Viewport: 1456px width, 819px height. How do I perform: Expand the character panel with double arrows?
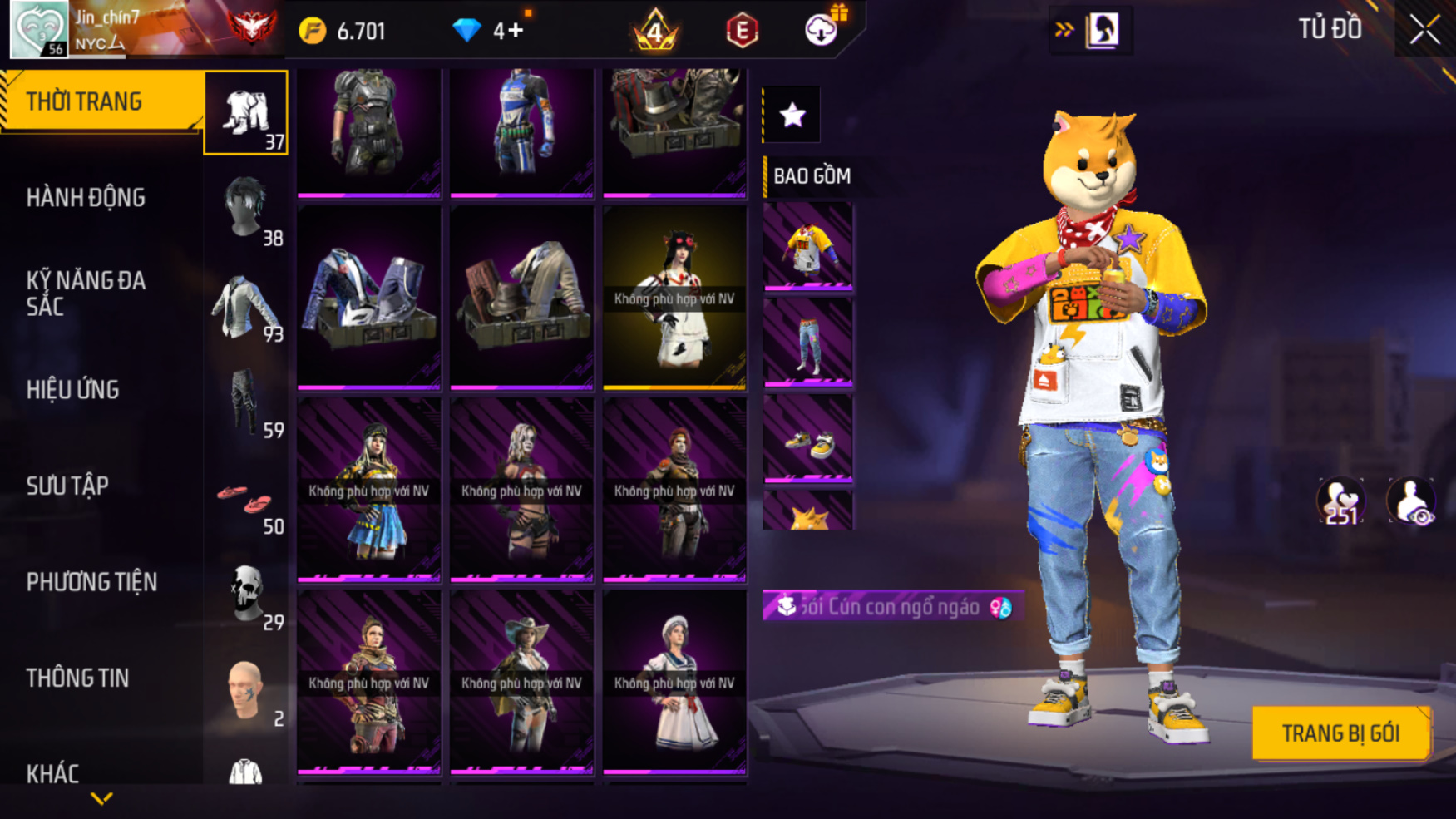coord(1064,31)
